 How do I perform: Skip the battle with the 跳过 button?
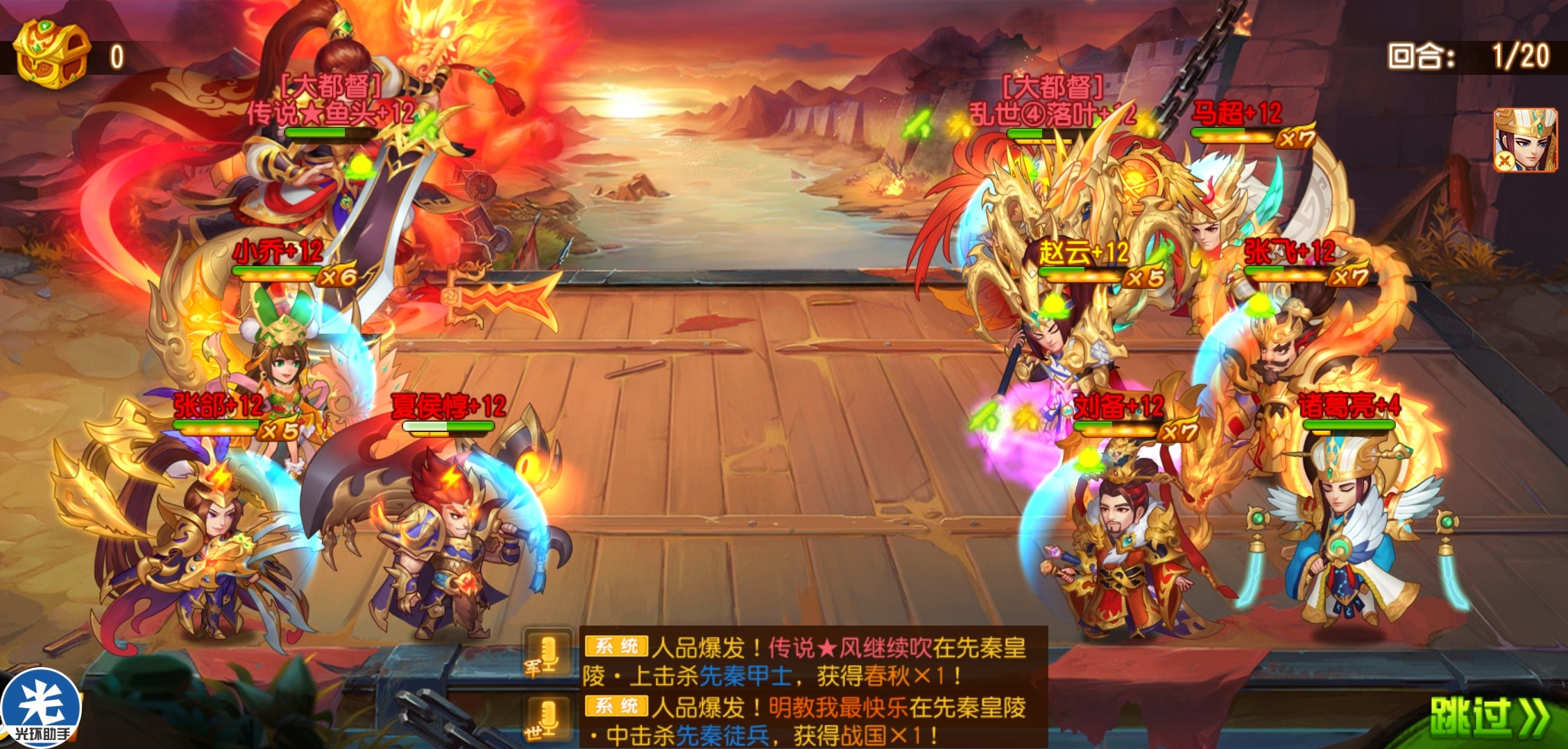(x=1490, y=717)
